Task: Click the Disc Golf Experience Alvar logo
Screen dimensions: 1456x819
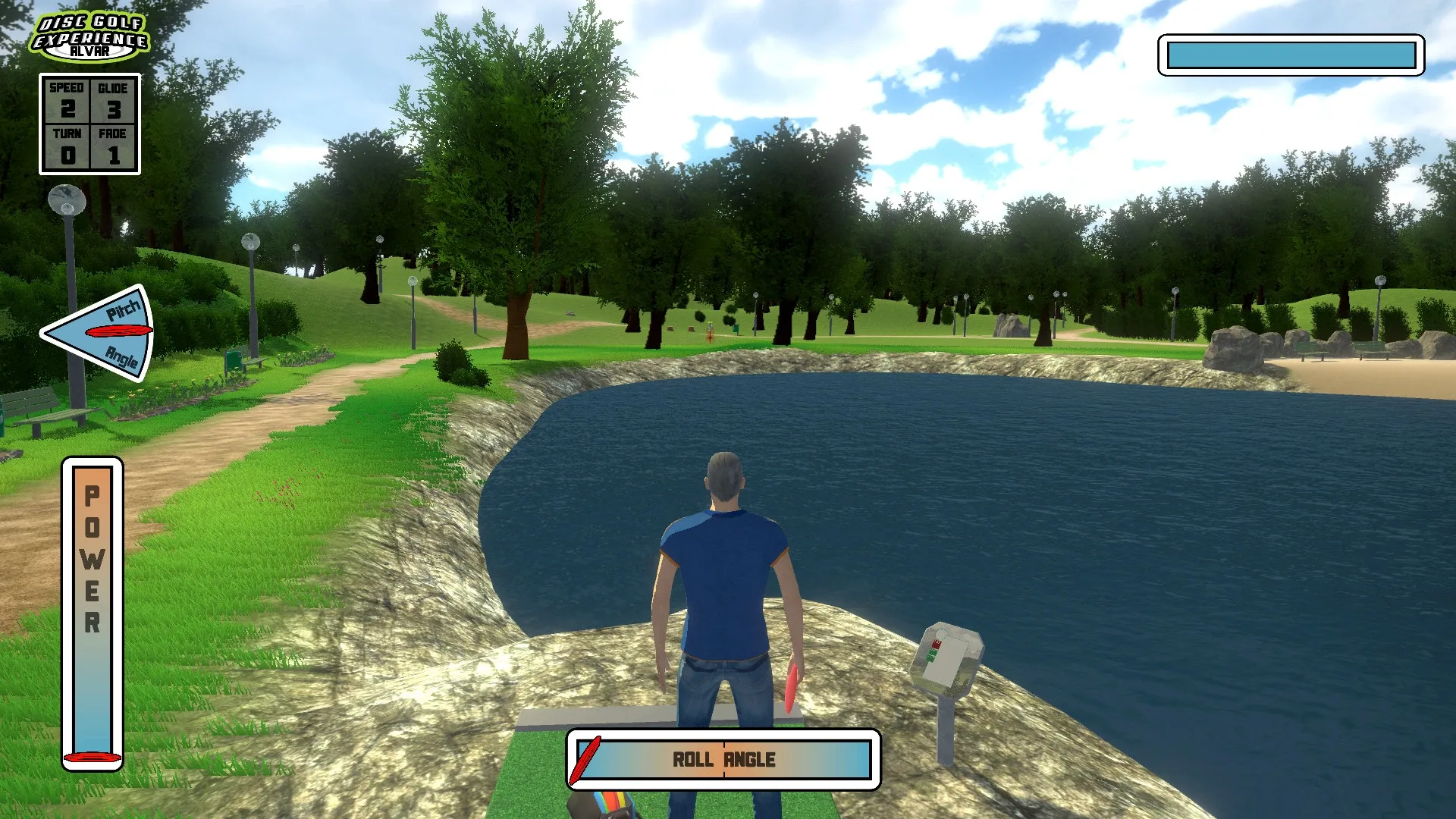Action: [x=91, y=36]
